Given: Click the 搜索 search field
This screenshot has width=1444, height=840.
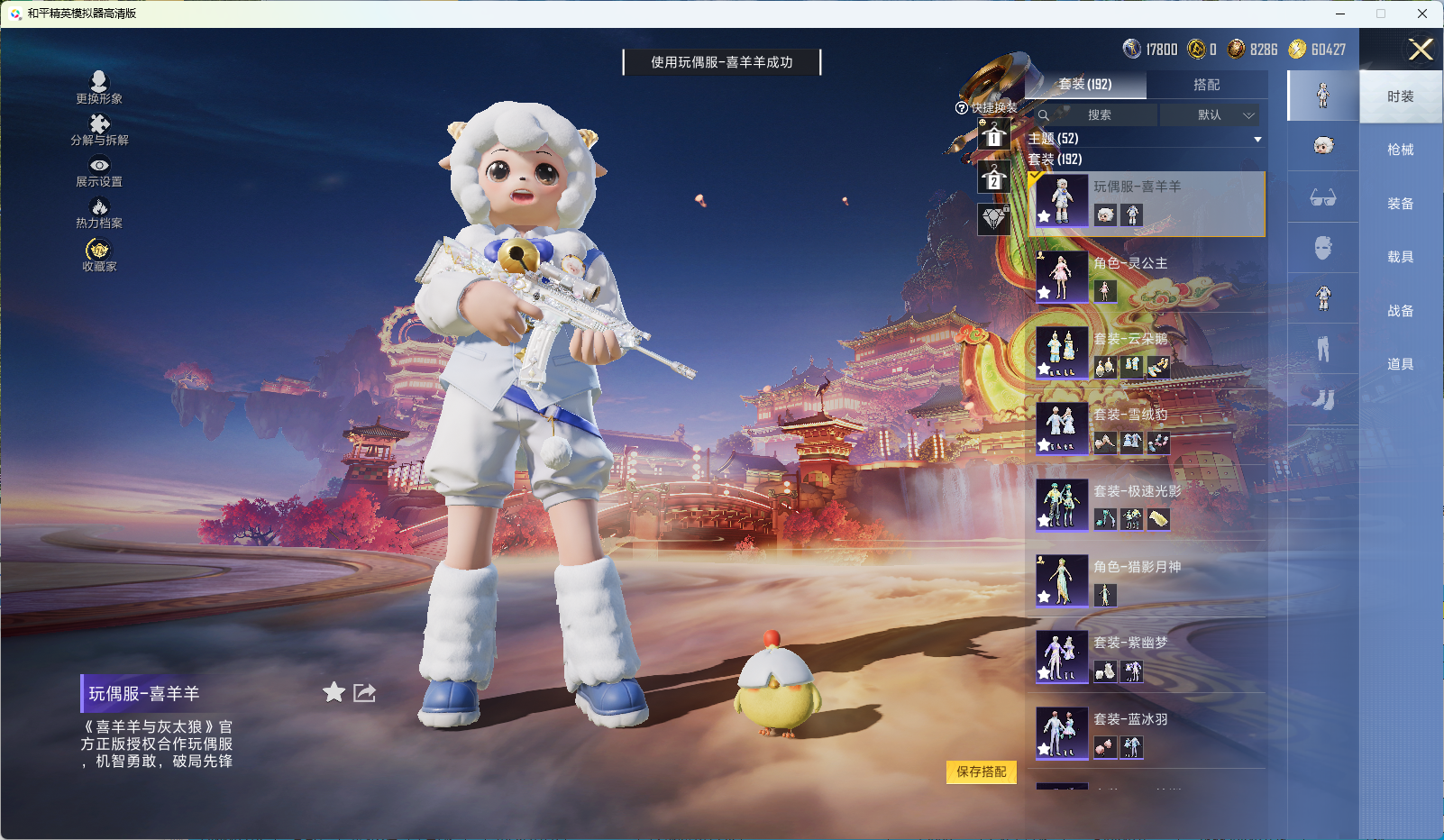Looking at the screenshot, I should point(1101,115).
